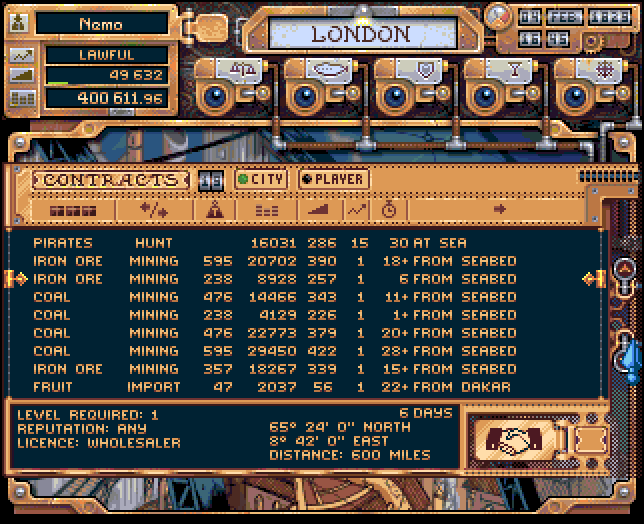Select the Fruit import contract from Dakar
Image resolution: width=644 pixels, height=524 pixels.
click(300, 387)
